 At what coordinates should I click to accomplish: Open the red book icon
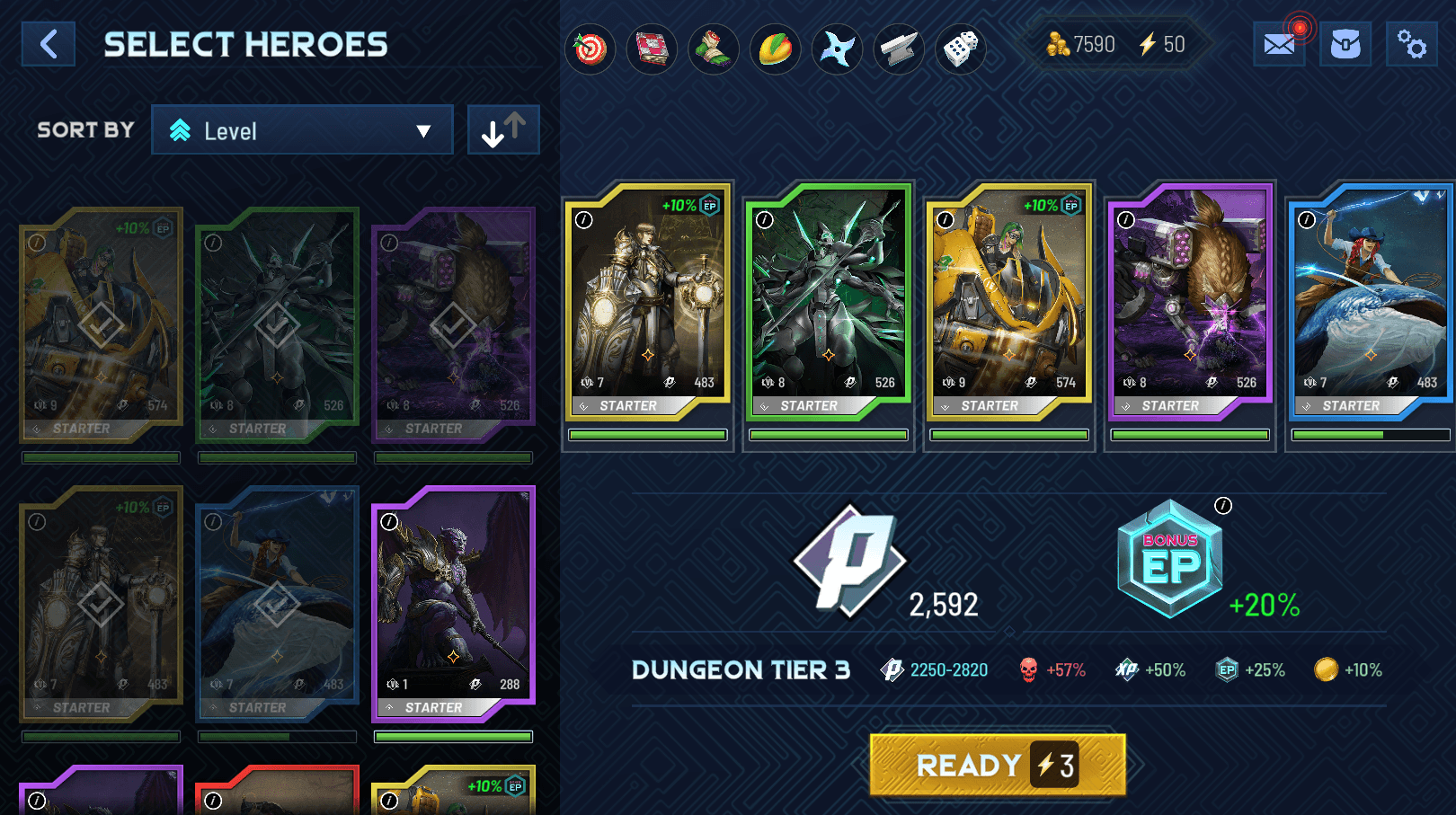(x=652, y=49)
